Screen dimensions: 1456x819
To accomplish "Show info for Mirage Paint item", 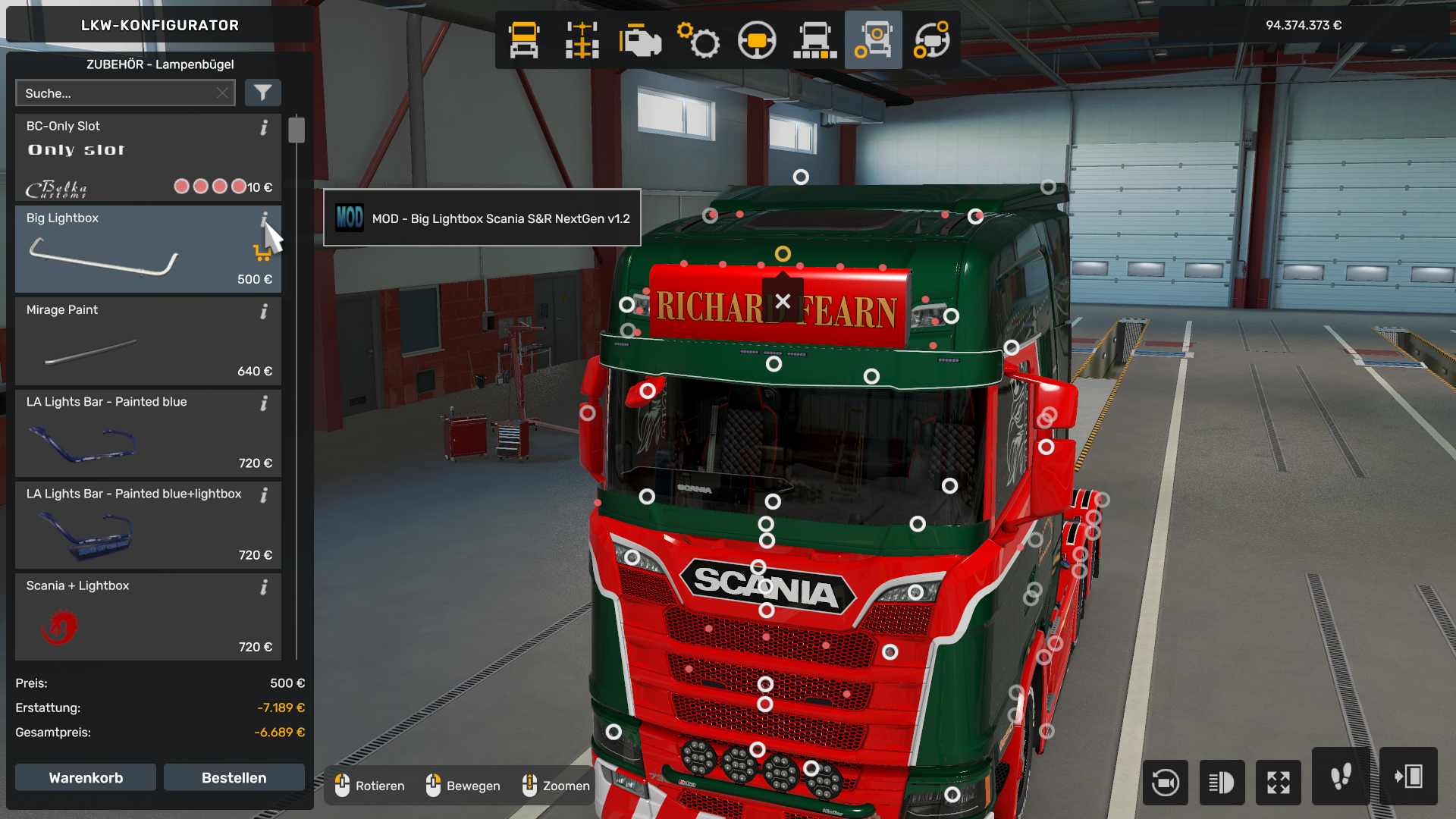I will 264,312.
